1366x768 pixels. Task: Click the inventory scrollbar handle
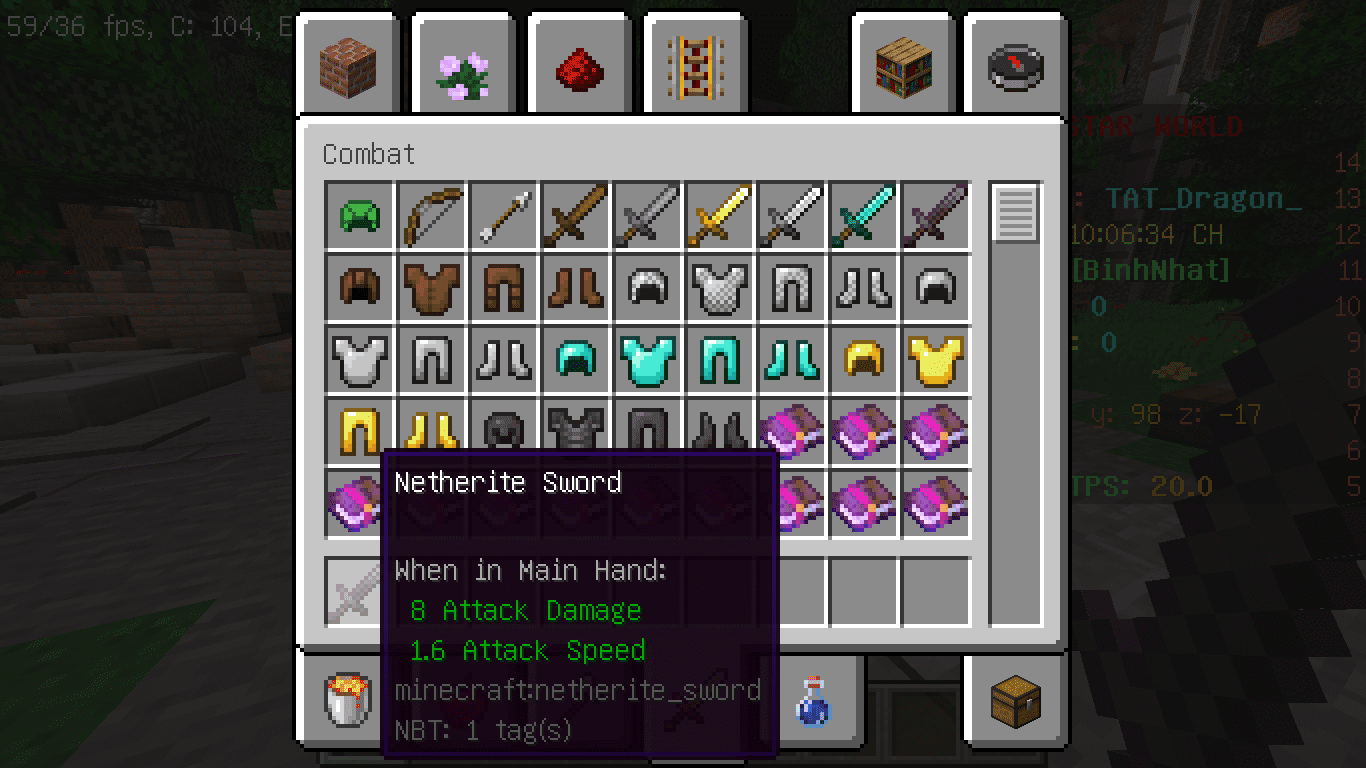1017,213
